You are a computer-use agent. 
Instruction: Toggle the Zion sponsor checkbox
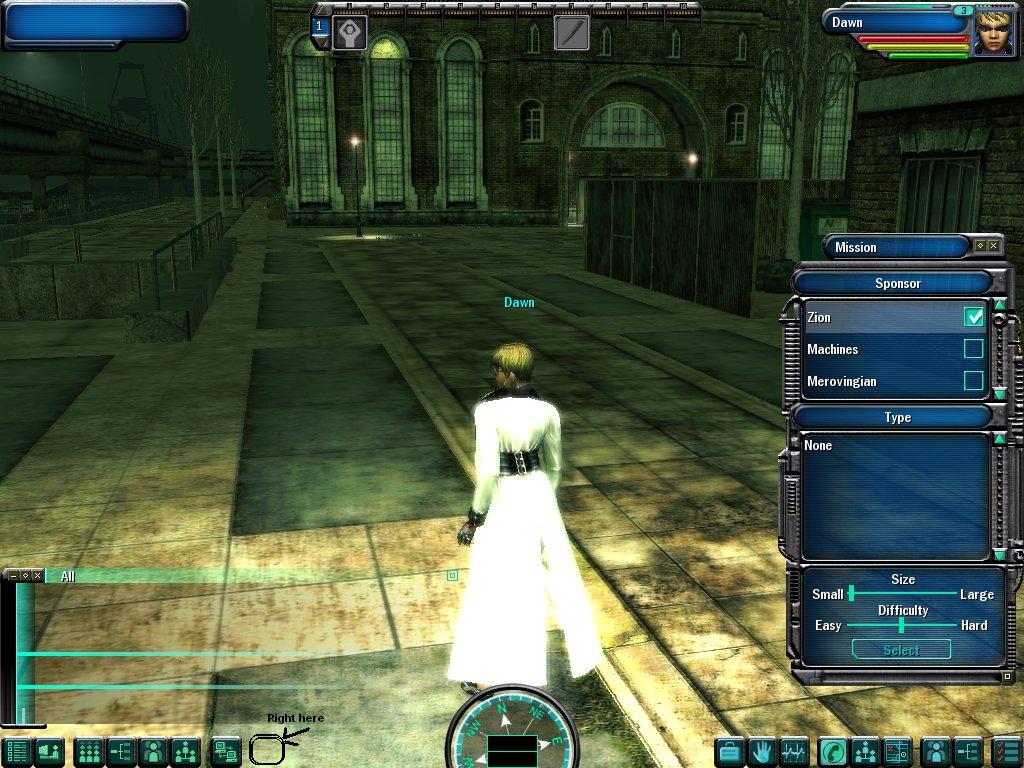973,317
